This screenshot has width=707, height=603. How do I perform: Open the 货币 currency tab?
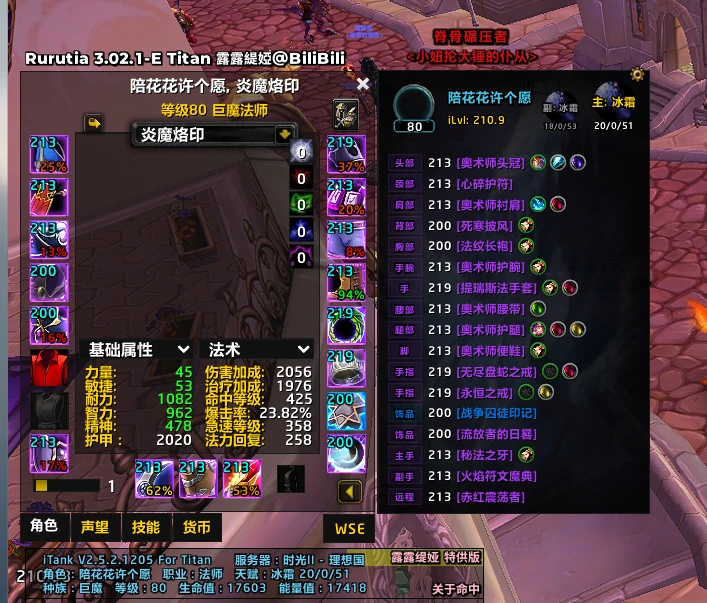coord(197,527)
